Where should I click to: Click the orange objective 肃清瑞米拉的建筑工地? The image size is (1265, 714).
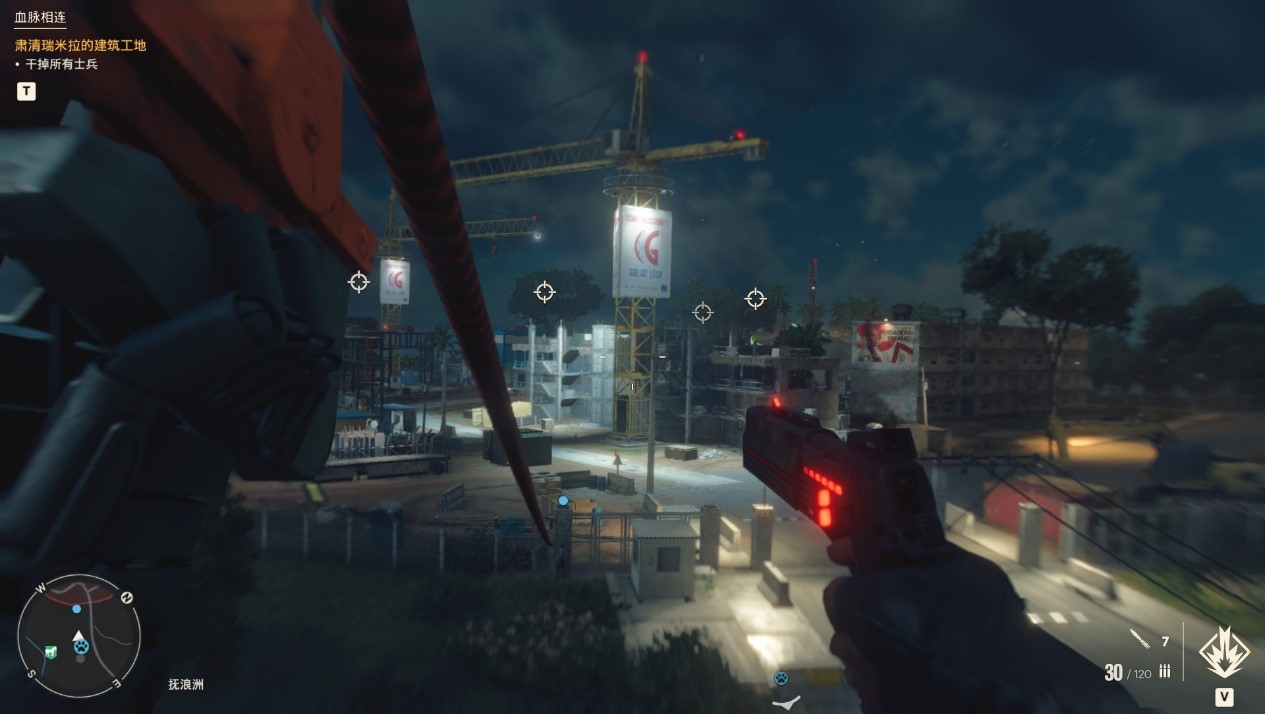pyautogui.click(x=81, y=45)
